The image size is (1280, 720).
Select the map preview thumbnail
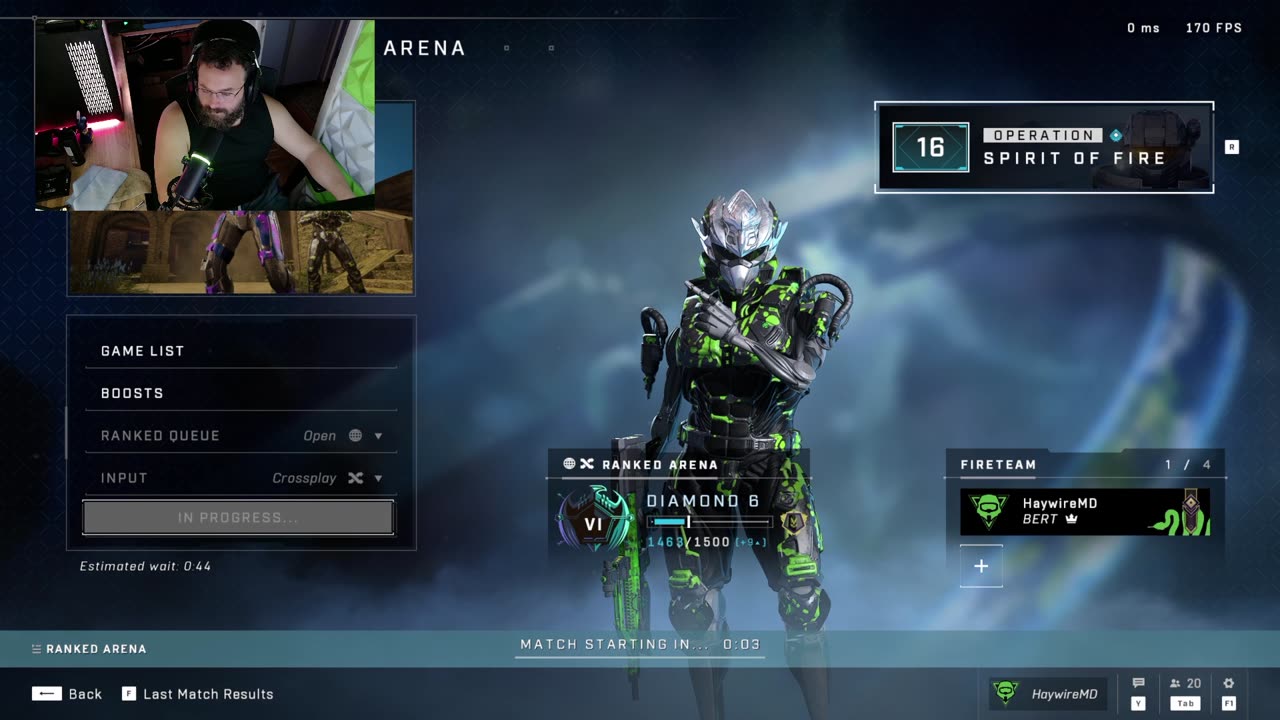click(240, 252)
